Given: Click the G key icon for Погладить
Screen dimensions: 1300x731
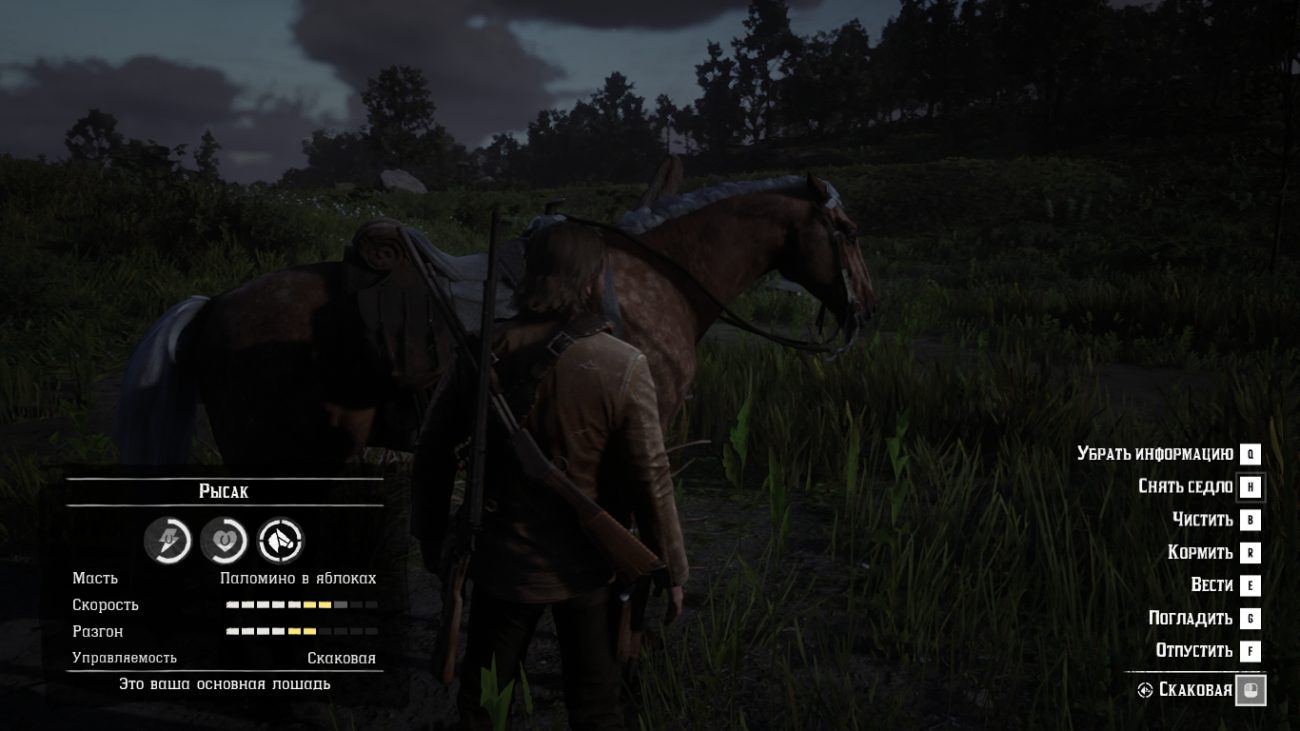Looking at the screenshot, I should click(x=1252, y=617).
